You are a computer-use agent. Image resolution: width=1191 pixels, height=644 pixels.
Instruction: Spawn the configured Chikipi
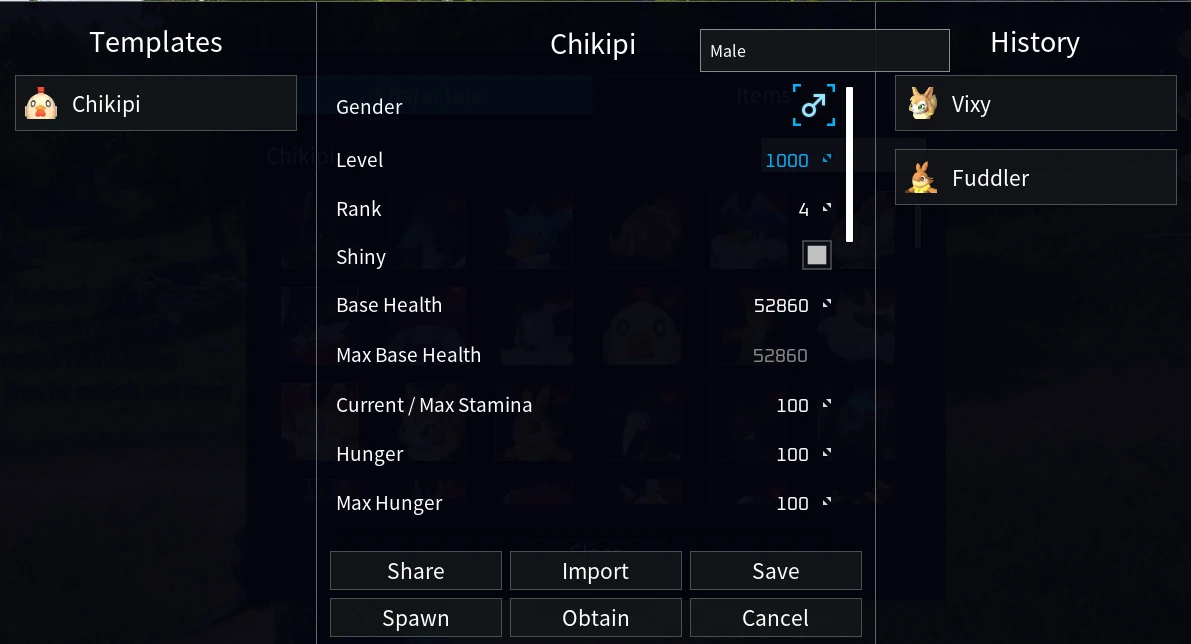pyautogui.click(x=415, y=618)
